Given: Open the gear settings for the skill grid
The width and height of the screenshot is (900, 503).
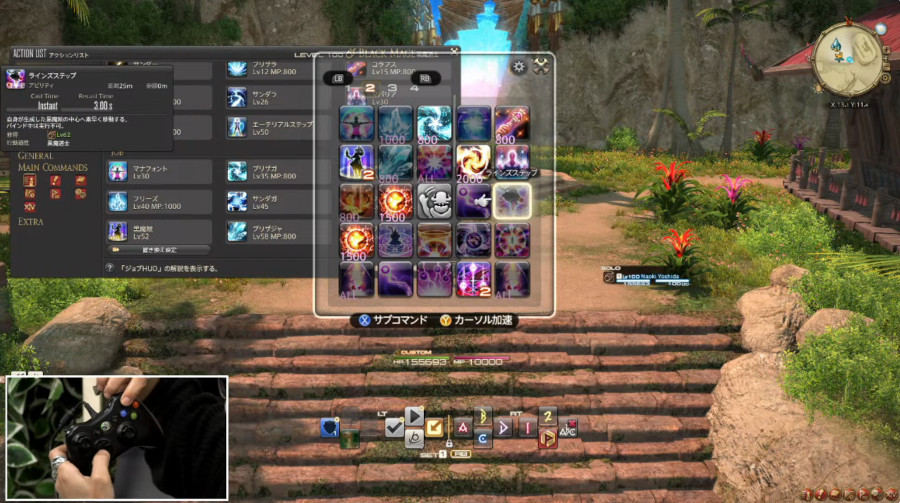Looking at the screenshot, I should [x=518, y=67].
